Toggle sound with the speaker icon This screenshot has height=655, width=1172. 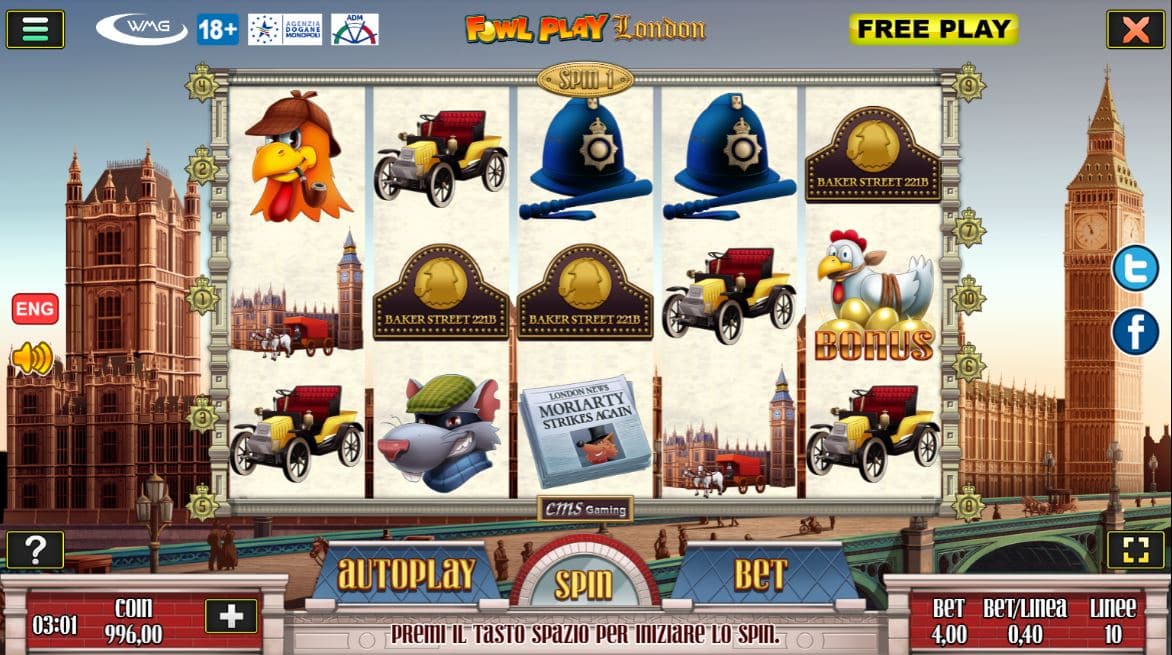[32, 357]
